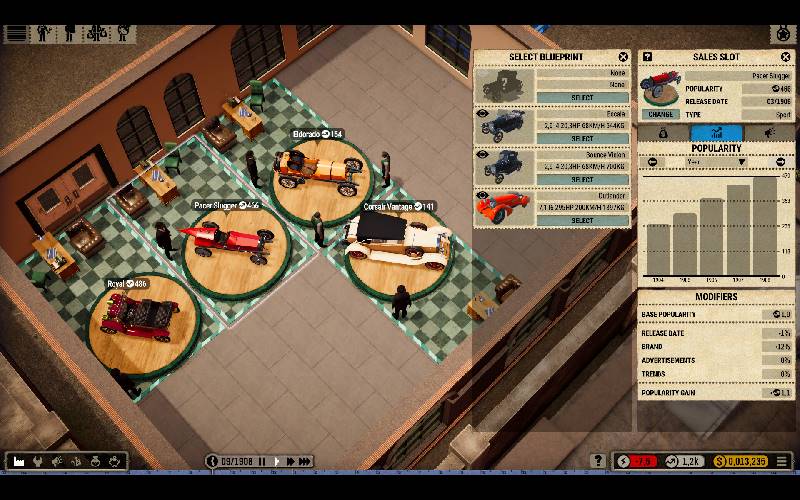Open the Sales Slot help question mark
This screenshot has width=800, height=500.
tap(647, 57)
